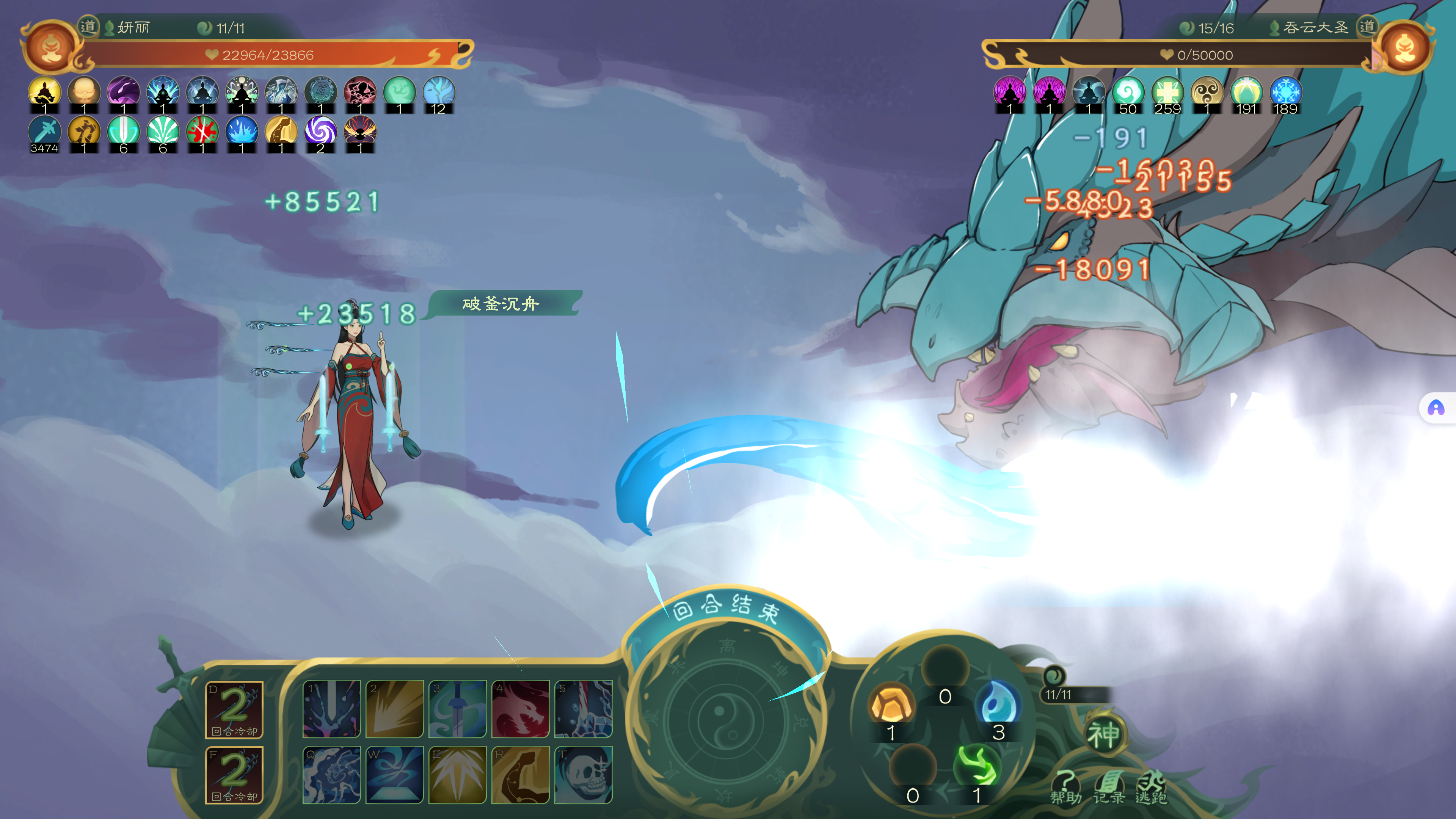
Task: Select the sword-in-swirl skill in slot 3
Action: 457,709
